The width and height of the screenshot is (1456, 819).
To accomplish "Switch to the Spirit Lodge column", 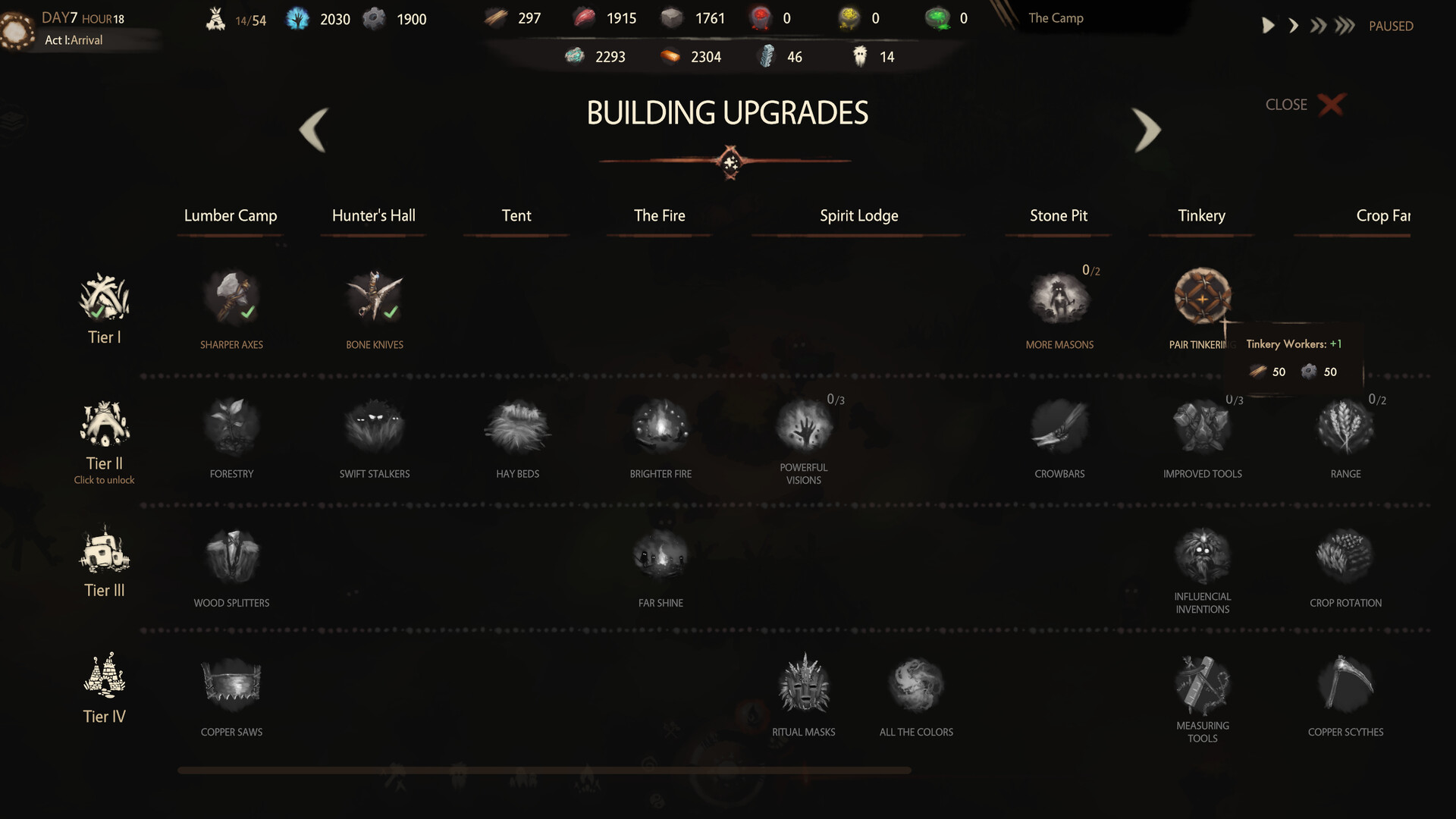I will point(858,216).
